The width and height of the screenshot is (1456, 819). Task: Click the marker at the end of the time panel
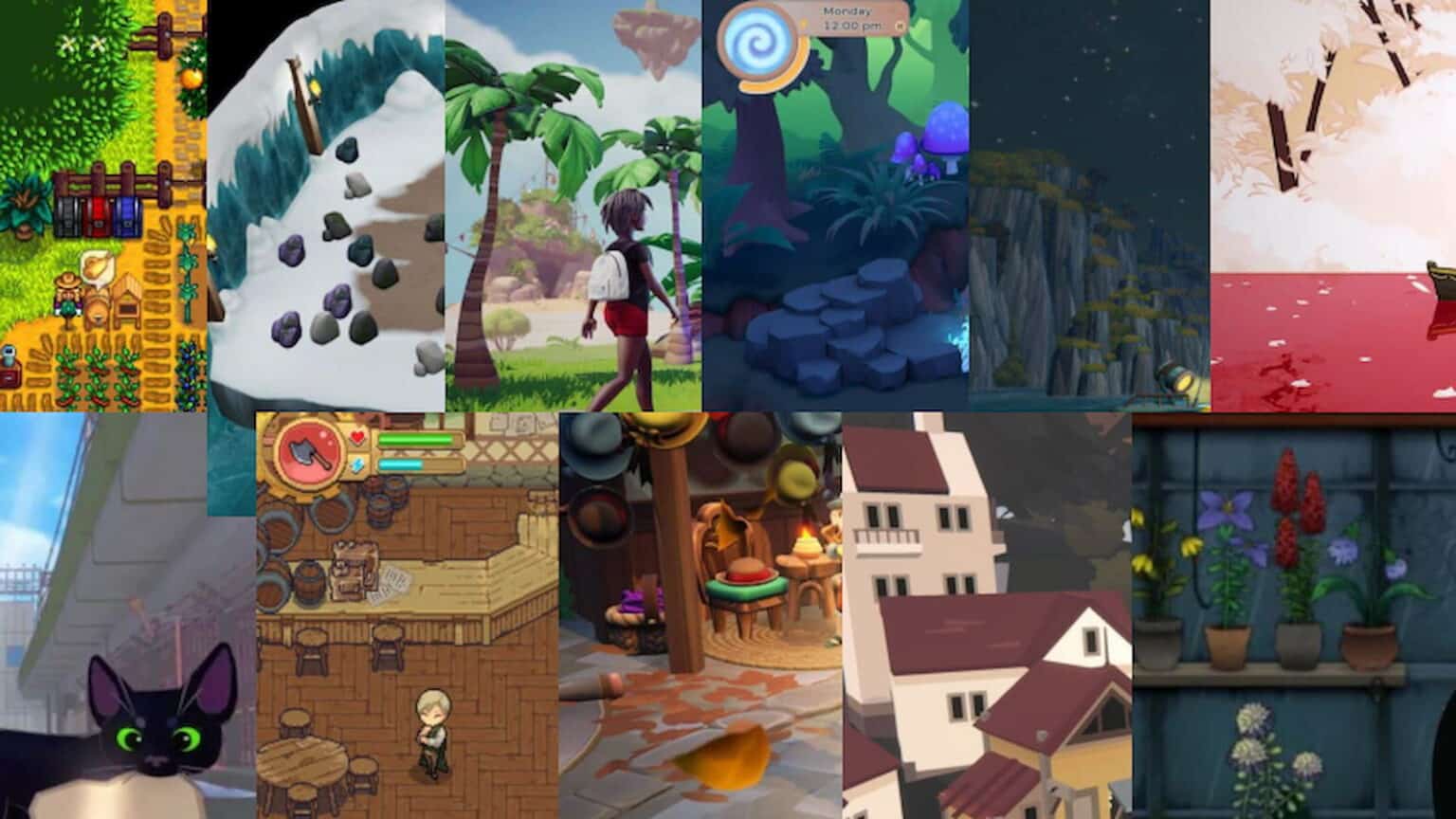(x=900, y=27)
